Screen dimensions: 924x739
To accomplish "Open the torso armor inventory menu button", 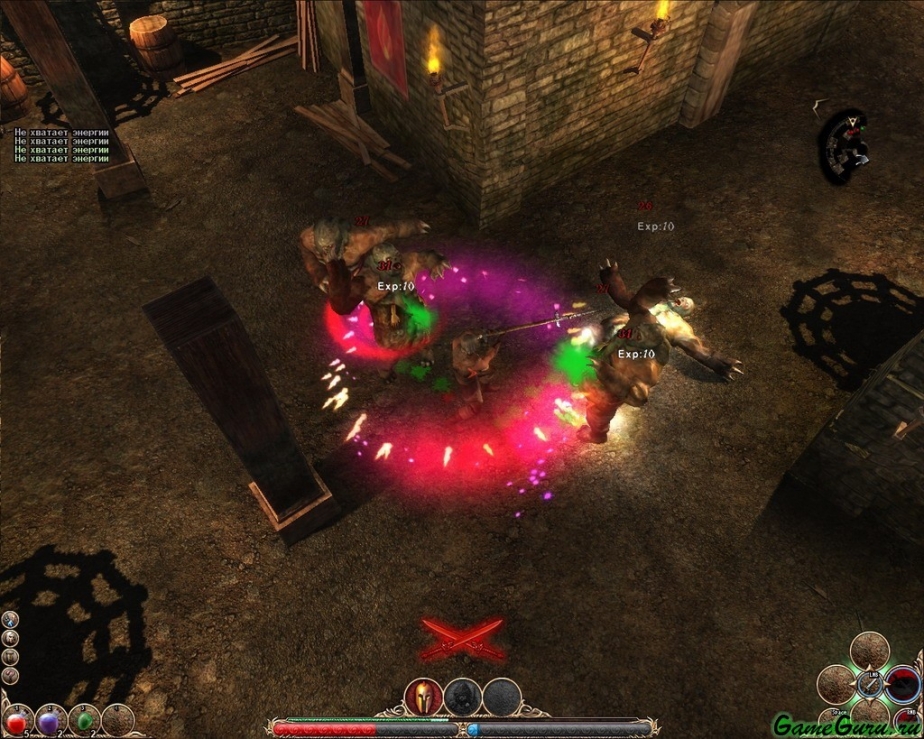I will point(10,656).
